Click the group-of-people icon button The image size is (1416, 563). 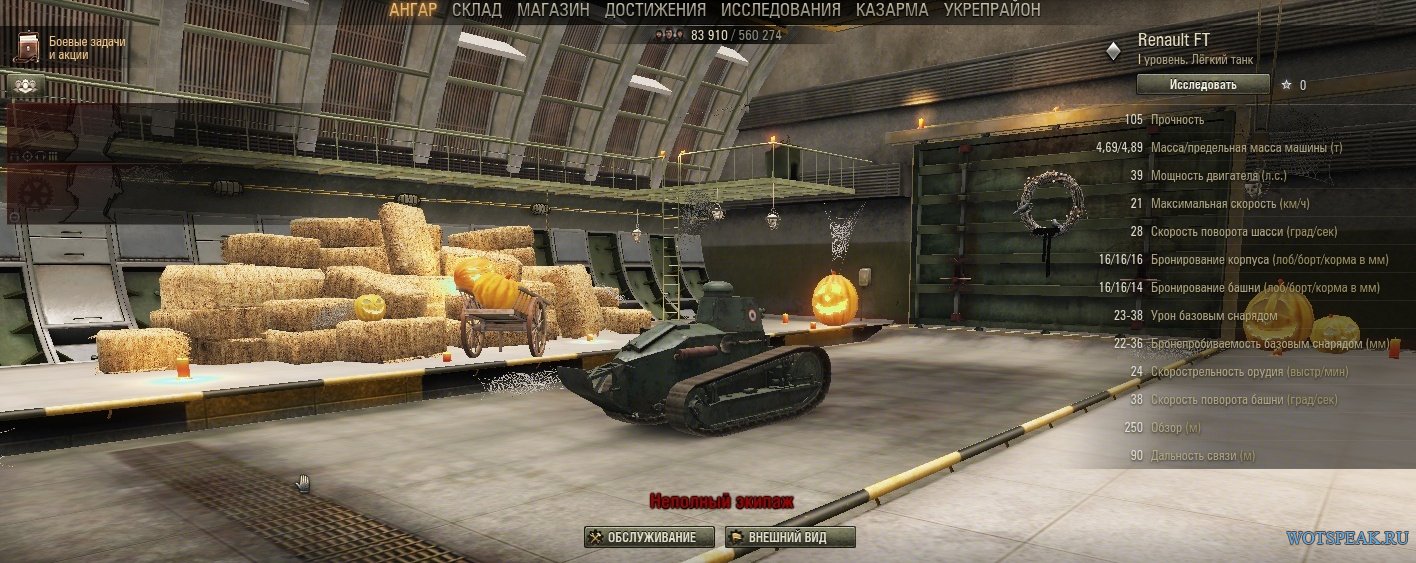20,85
